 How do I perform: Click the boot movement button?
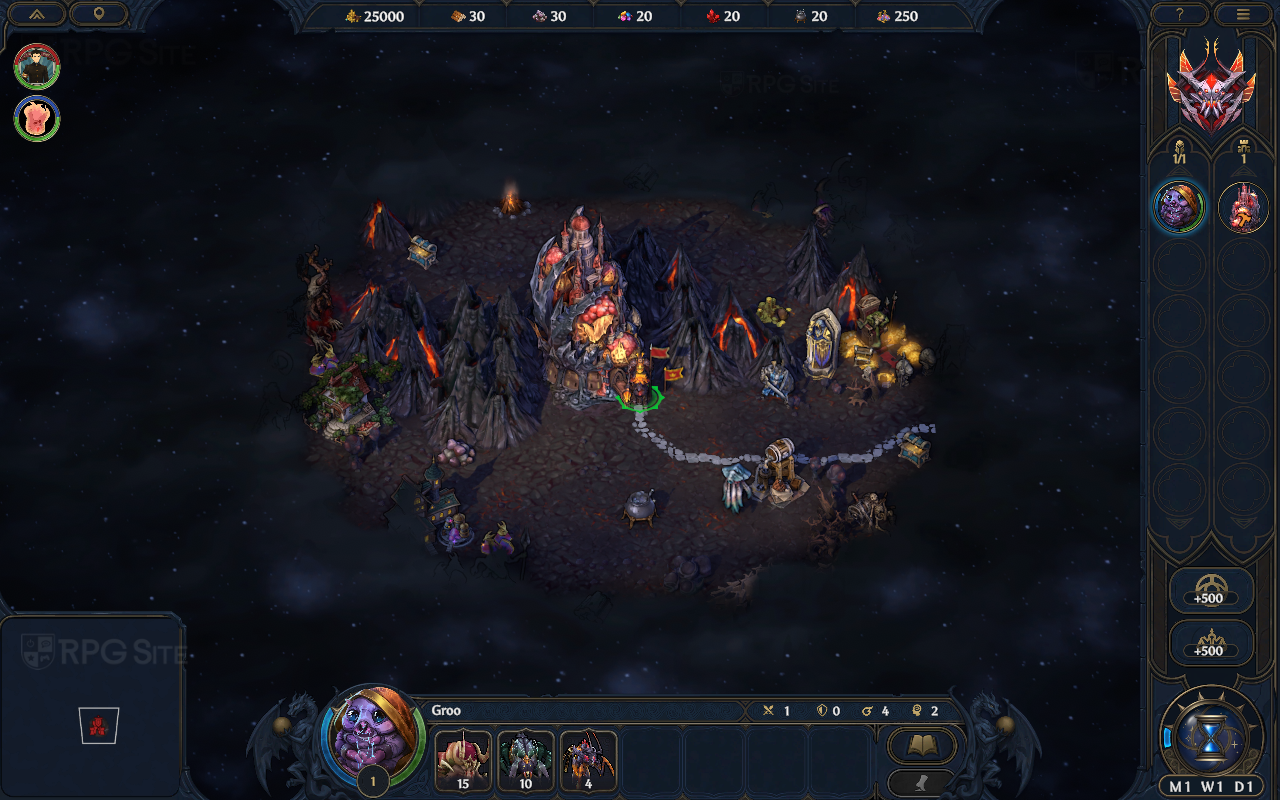coord(921,781)
